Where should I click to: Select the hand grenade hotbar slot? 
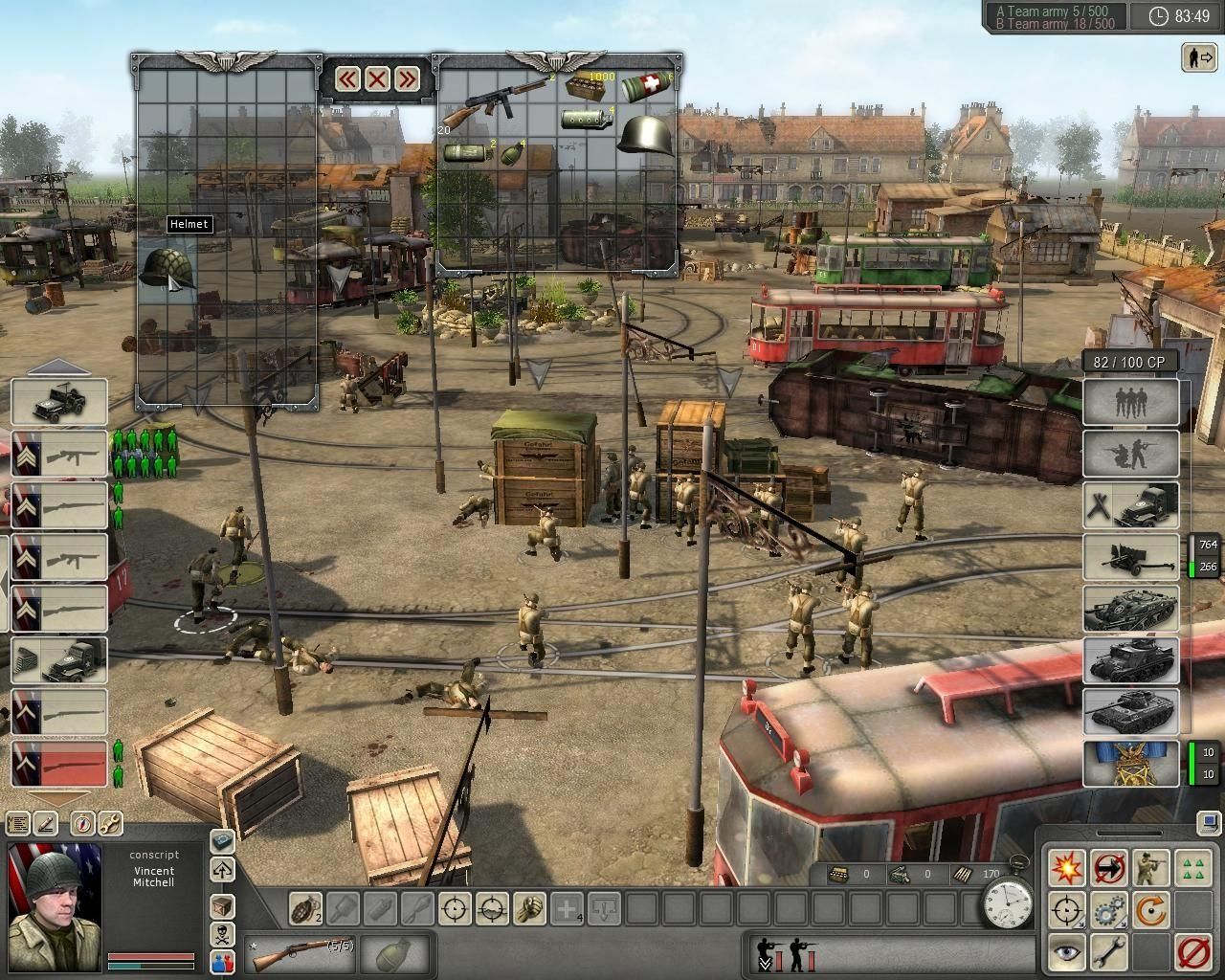306,907
